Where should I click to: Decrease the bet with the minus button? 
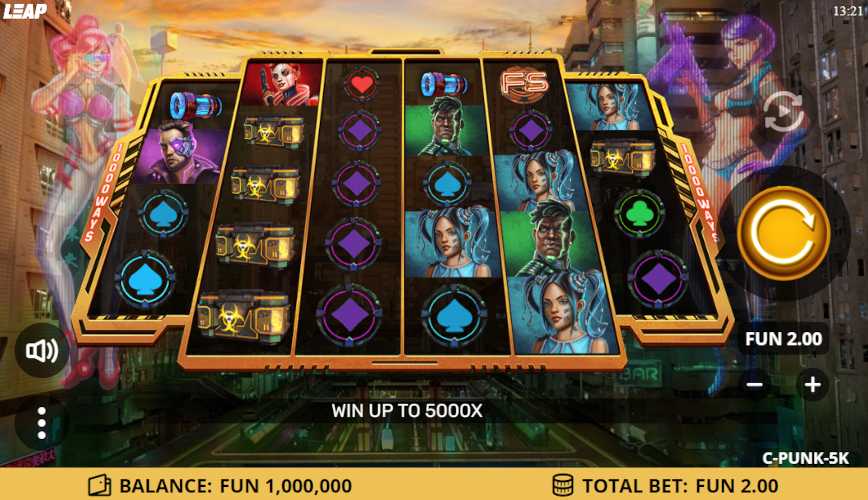coord(755,384)
